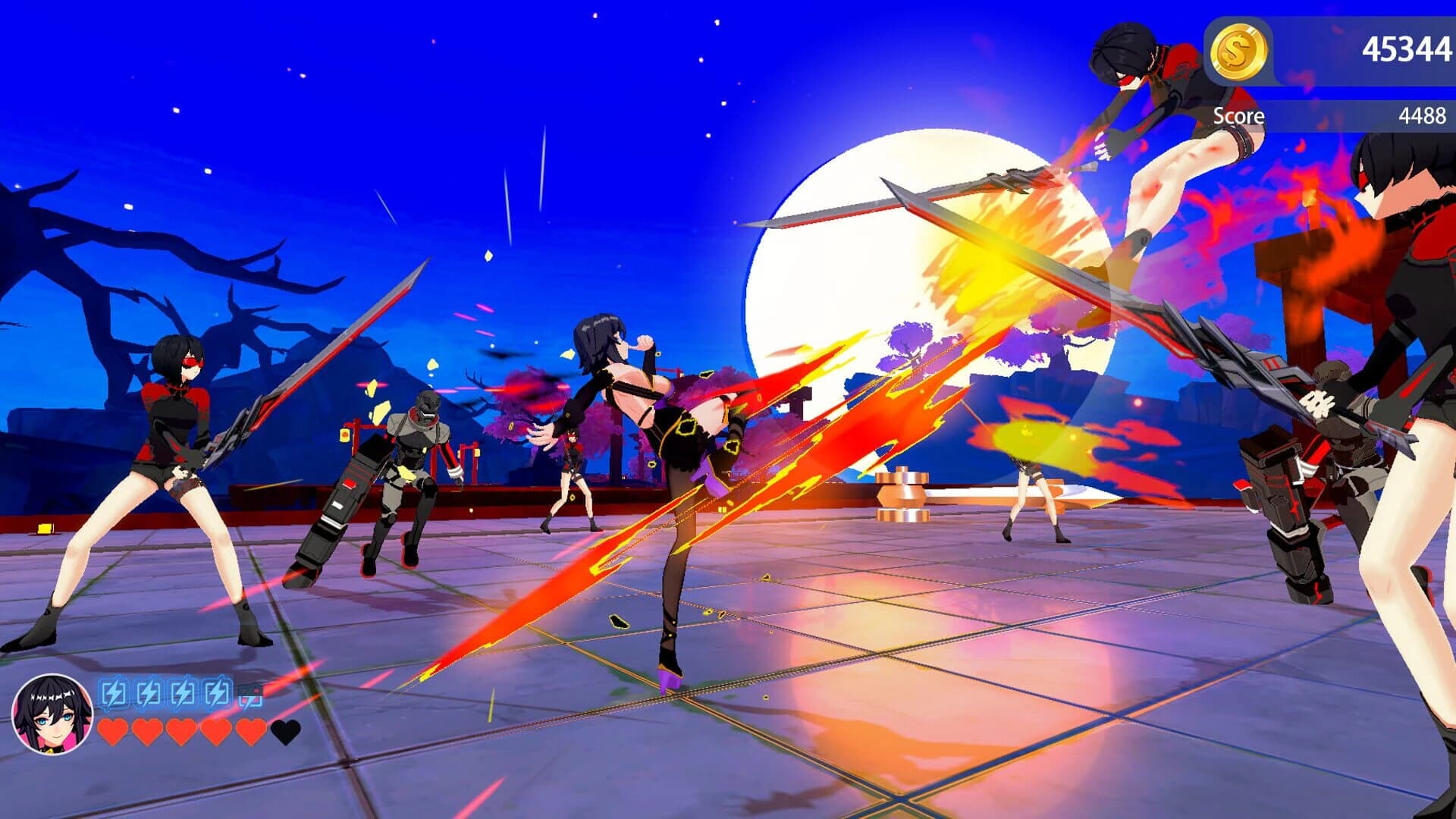Click the fourth lightning energy charge

[215, 692]
